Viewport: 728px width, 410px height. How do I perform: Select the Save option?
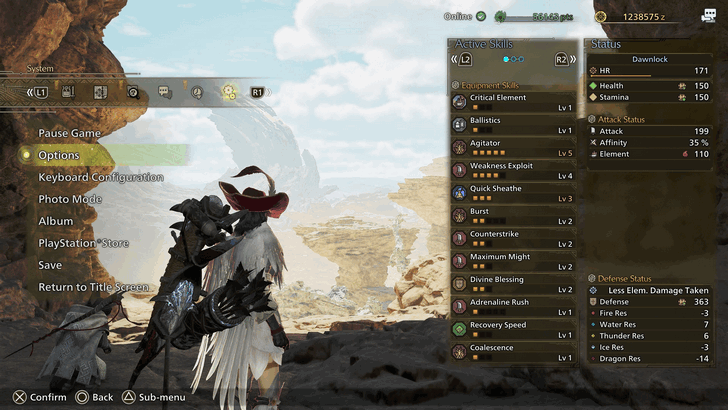50,265
